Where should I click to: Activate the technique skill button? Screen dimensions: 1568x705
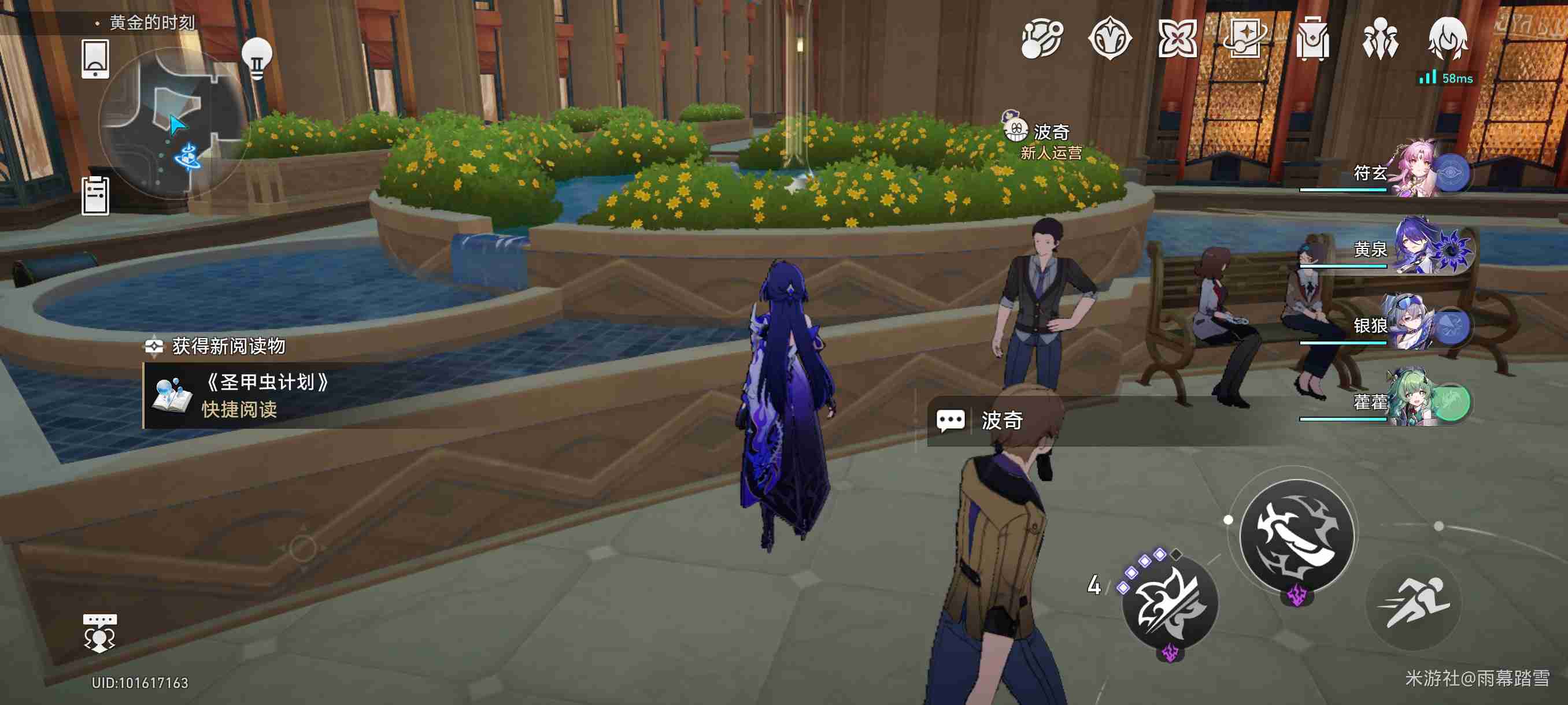[x=1168, y=603]
